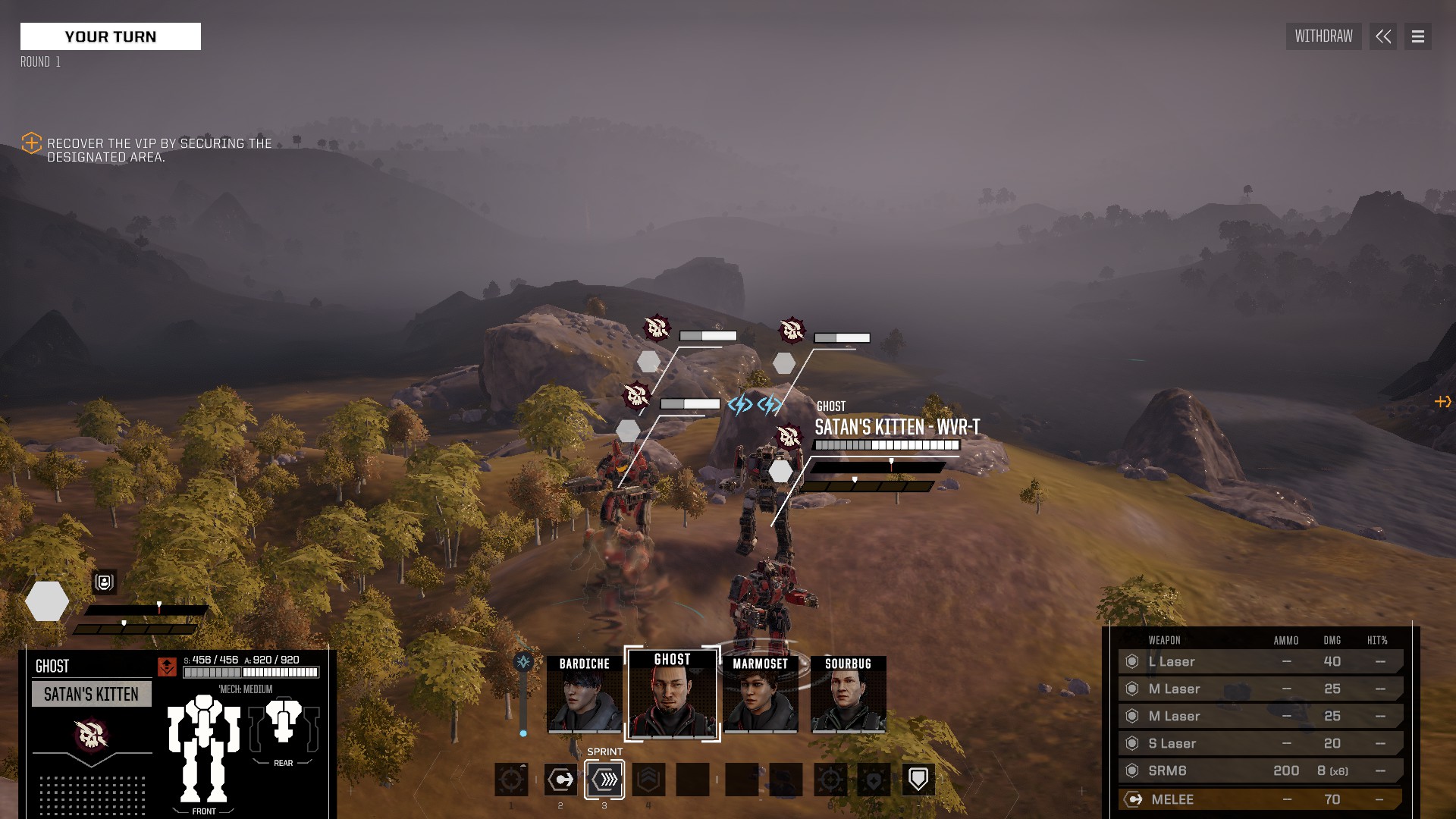Click Satan's Kitten enemy health bar

(886, 445)
